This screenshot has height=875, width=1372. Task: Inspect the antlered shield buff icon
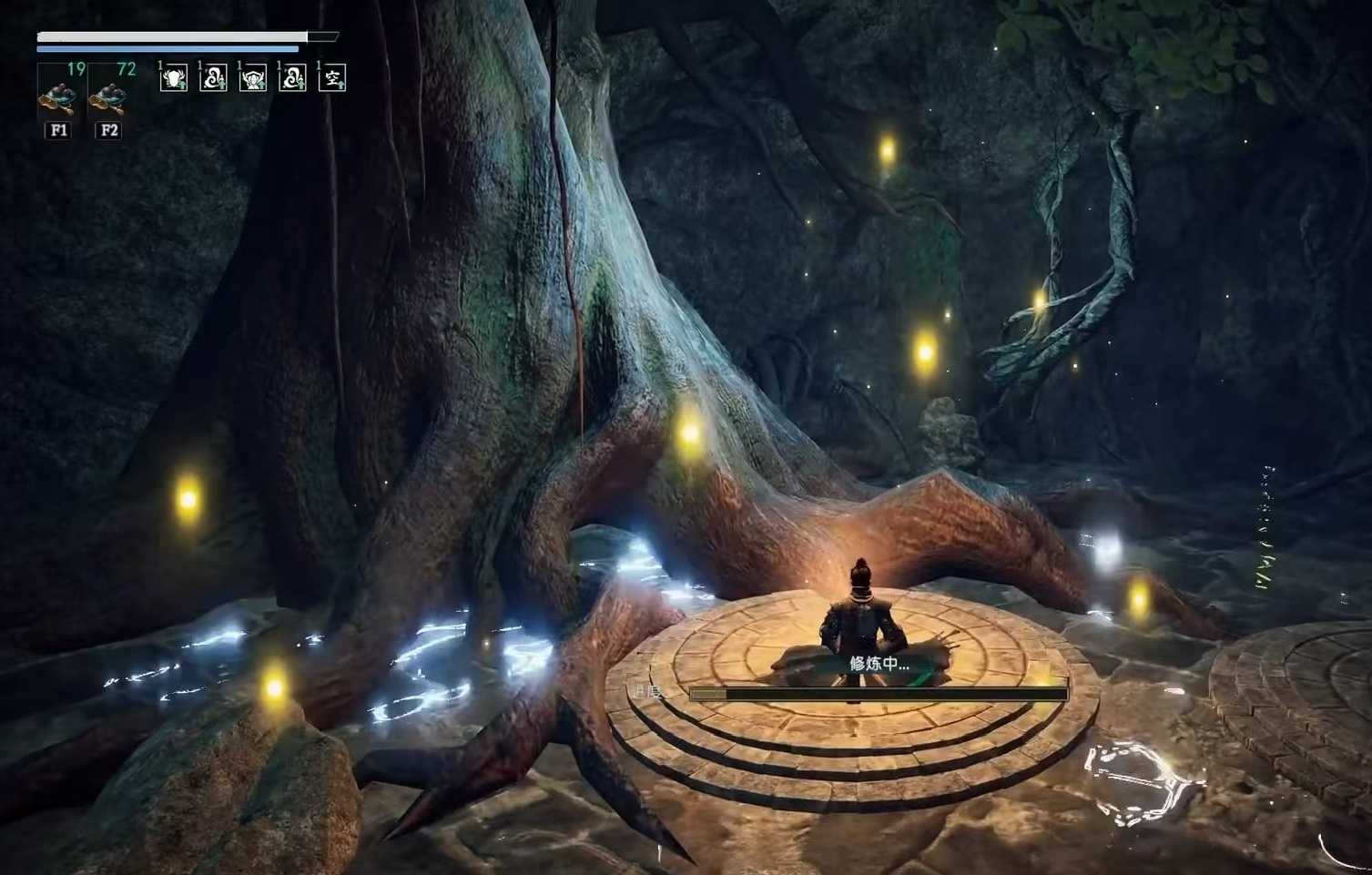tap(173, 78)
